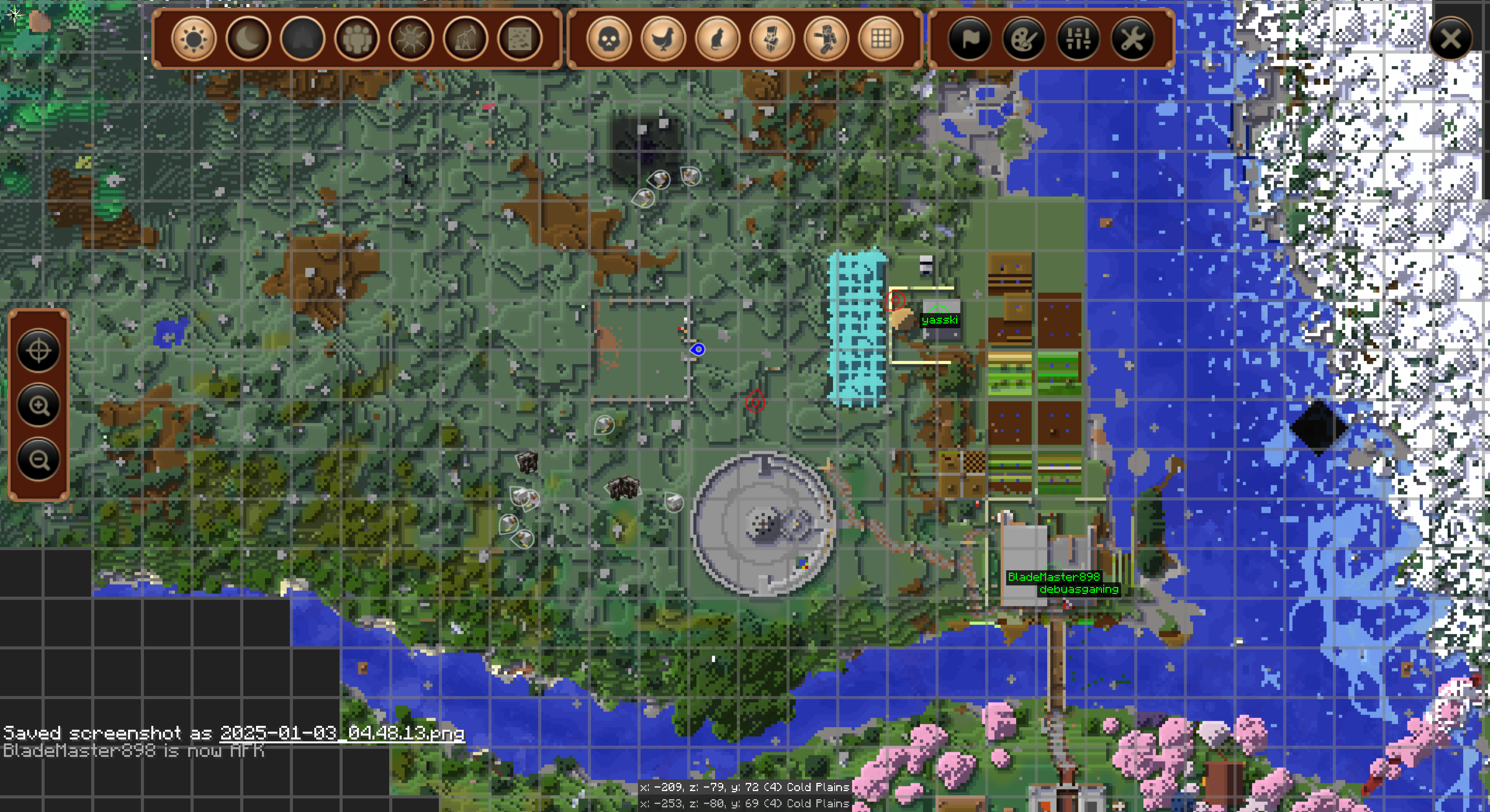The width and height of the screenshot is (1490, 812).
Task: Toggle pet display with the cat button
Action: click(x=717, y=39)
